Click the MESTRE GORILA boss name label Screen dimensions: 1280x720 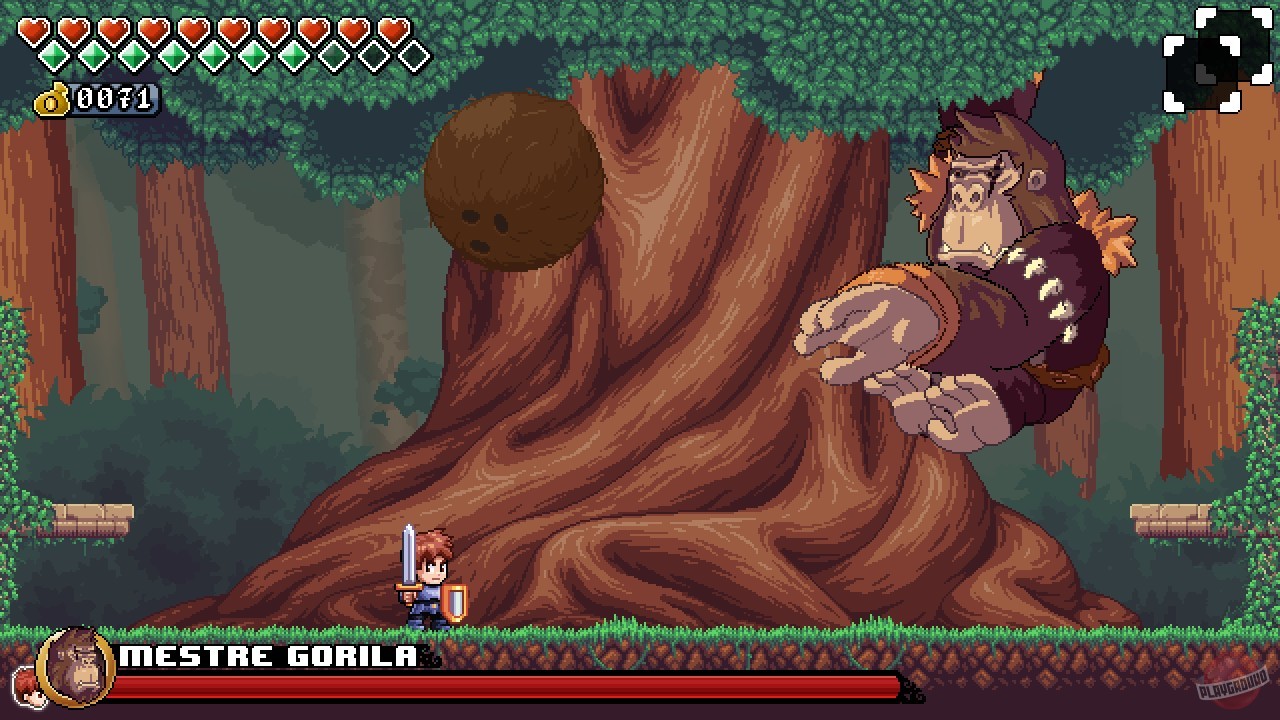pos(267,656)
